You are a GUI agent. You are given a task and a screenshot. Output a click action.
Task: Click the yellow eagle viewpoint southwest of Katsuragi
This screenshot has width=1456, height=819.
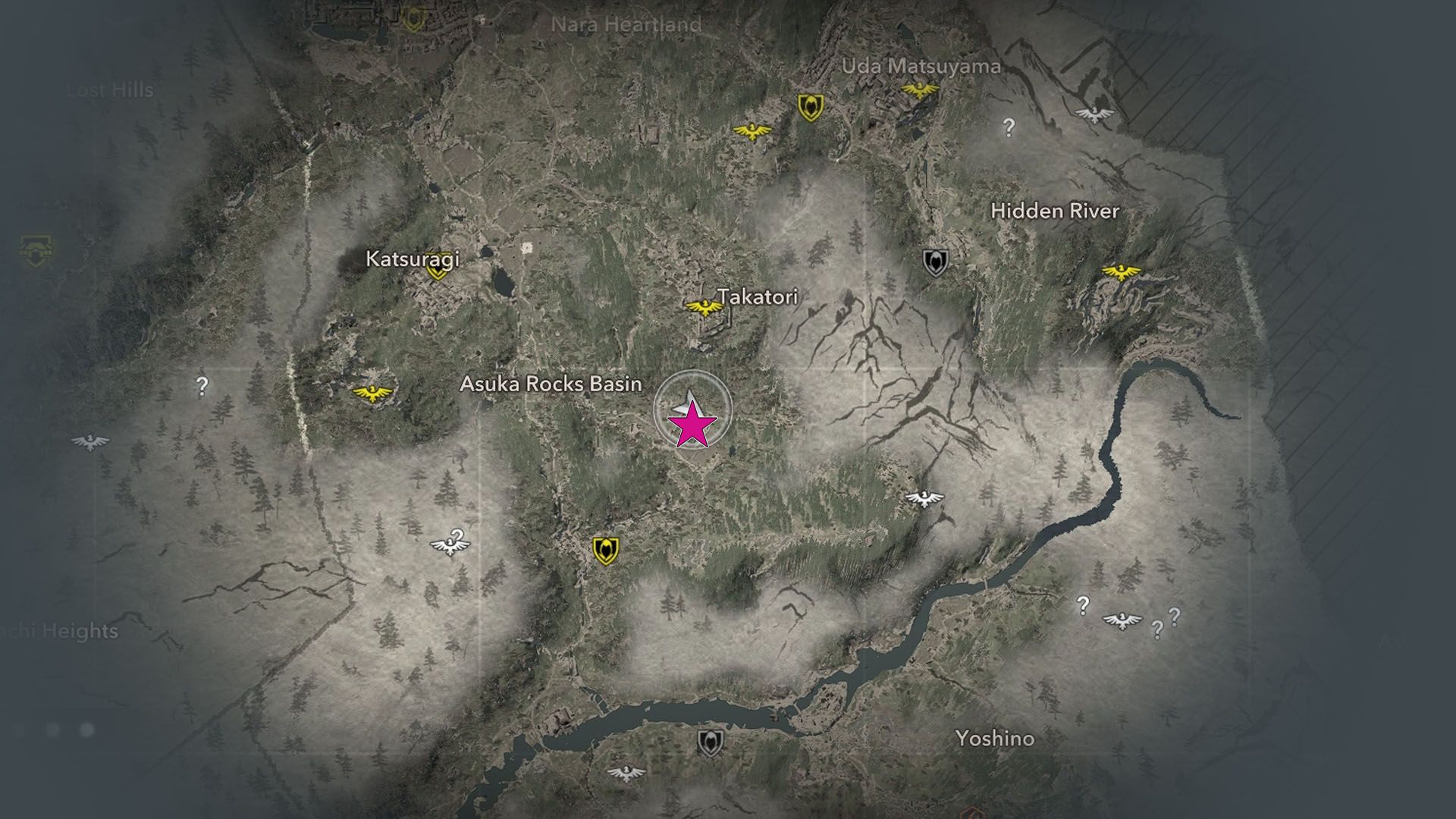click(x=372, y=392)
